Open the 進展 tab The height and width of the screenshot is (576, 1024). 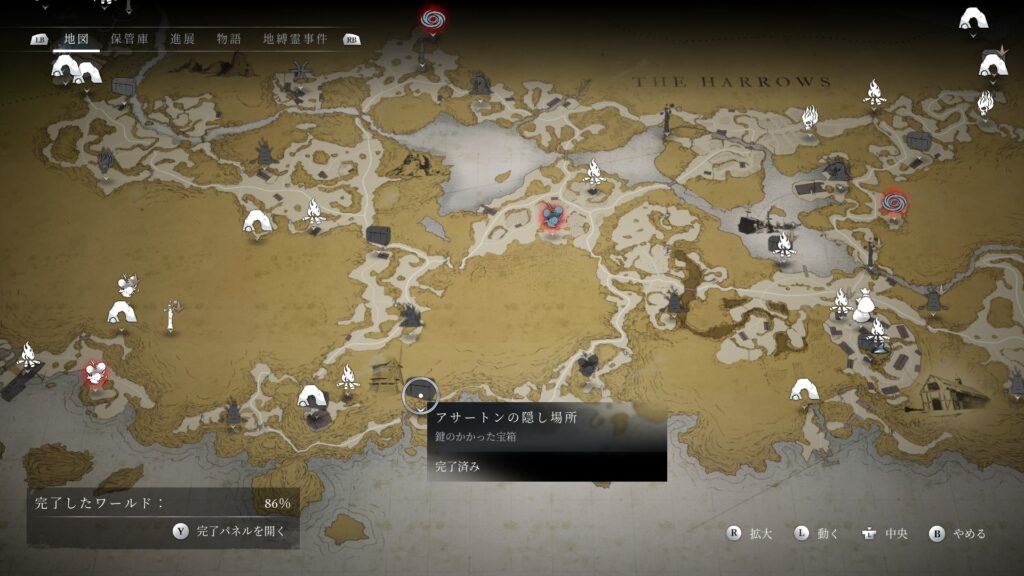coord(182,39)
